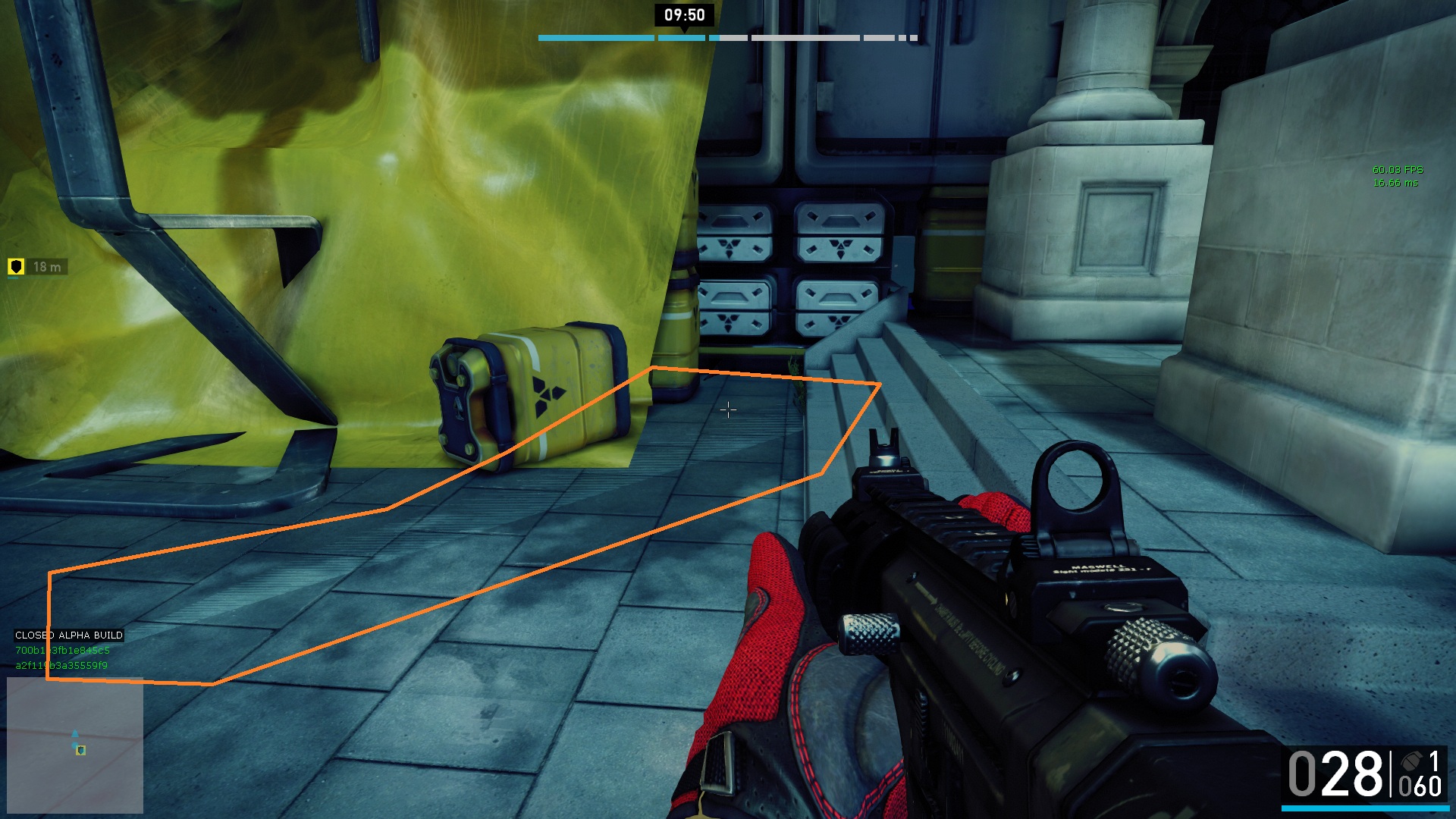1456x819 pixels.
Task: Select the objective marker on the minimap
Action: pyautogui.click(x=80, y=750)
